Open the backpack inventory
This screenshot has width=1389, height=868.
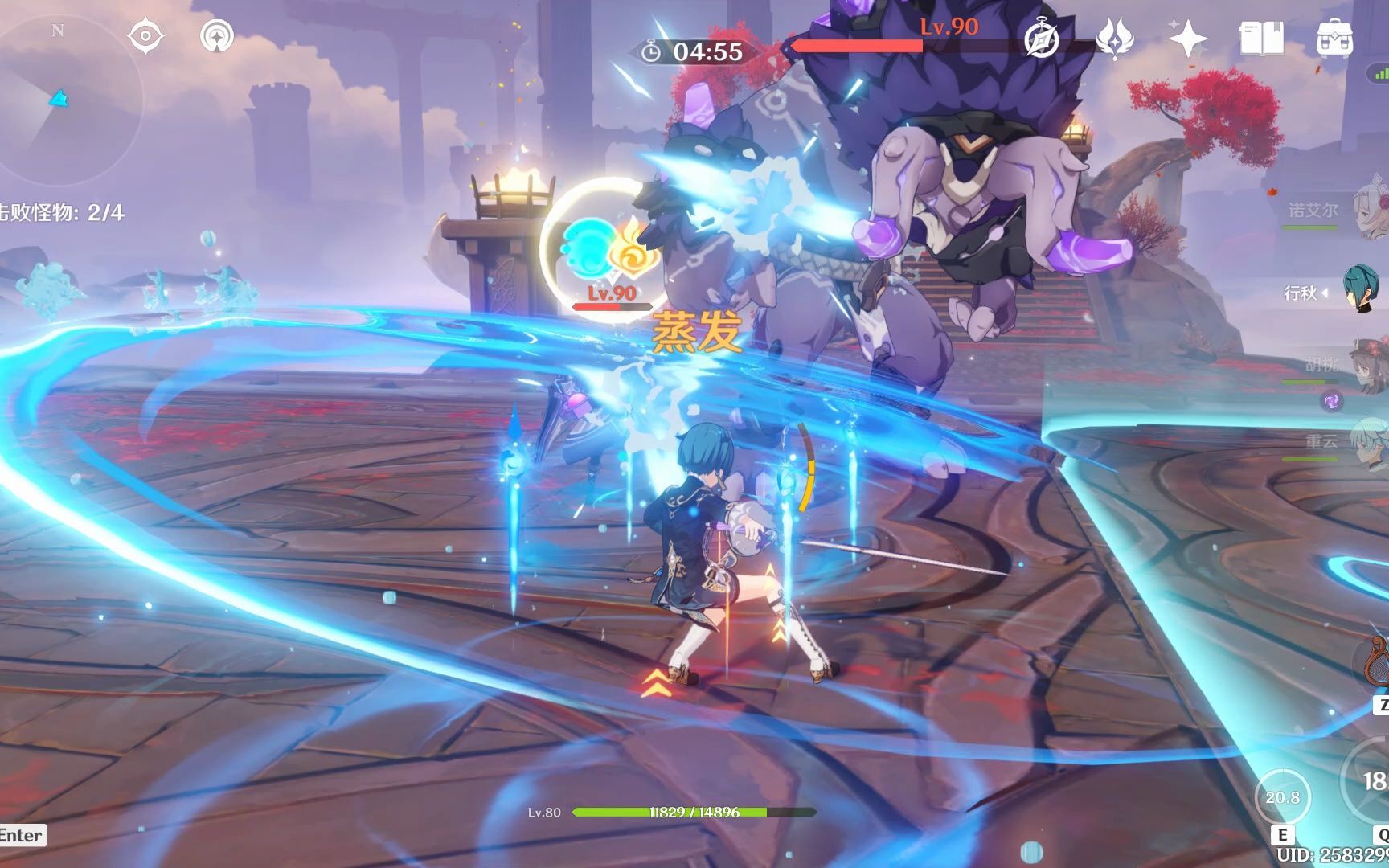(1334, 39)
